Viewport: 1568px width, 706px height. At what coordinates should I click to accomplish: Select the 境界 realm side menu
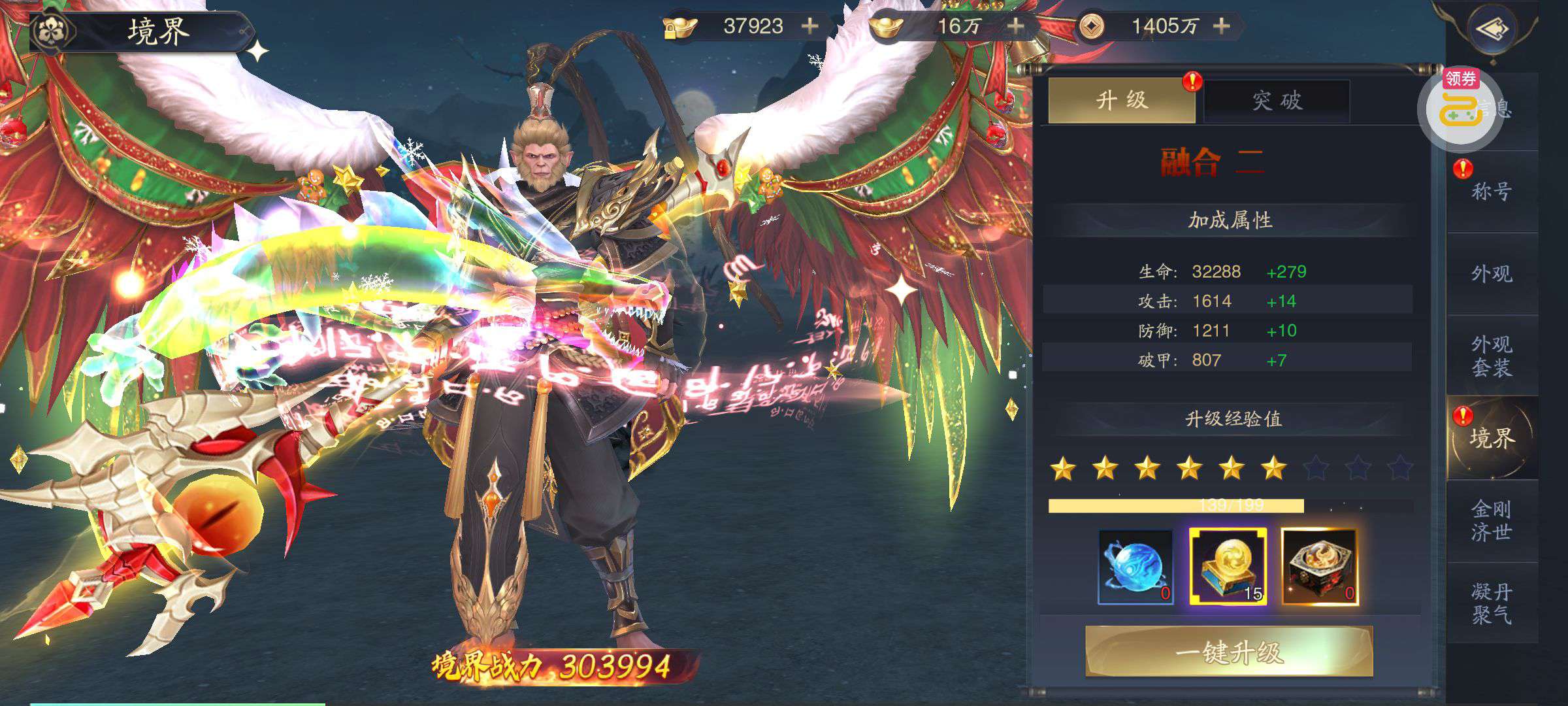pos(1492,437)
